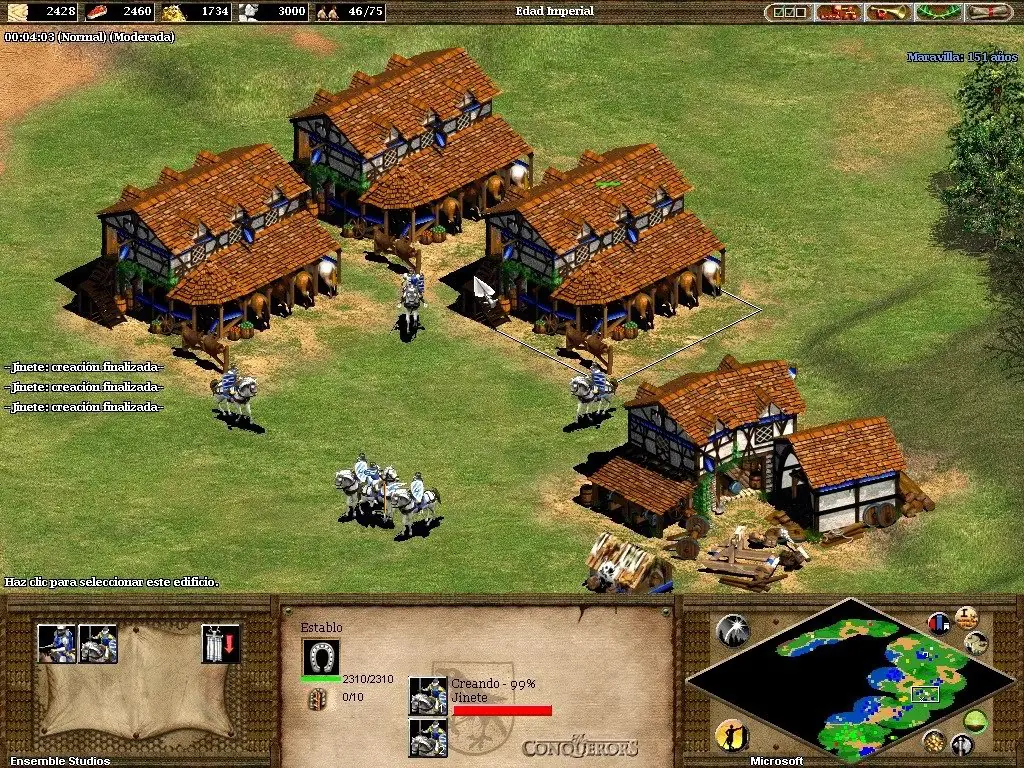The height and width of the screenshot is (768, 1024).
Task: Click the orange statistics button near minimap
Action: coord(966,617)
